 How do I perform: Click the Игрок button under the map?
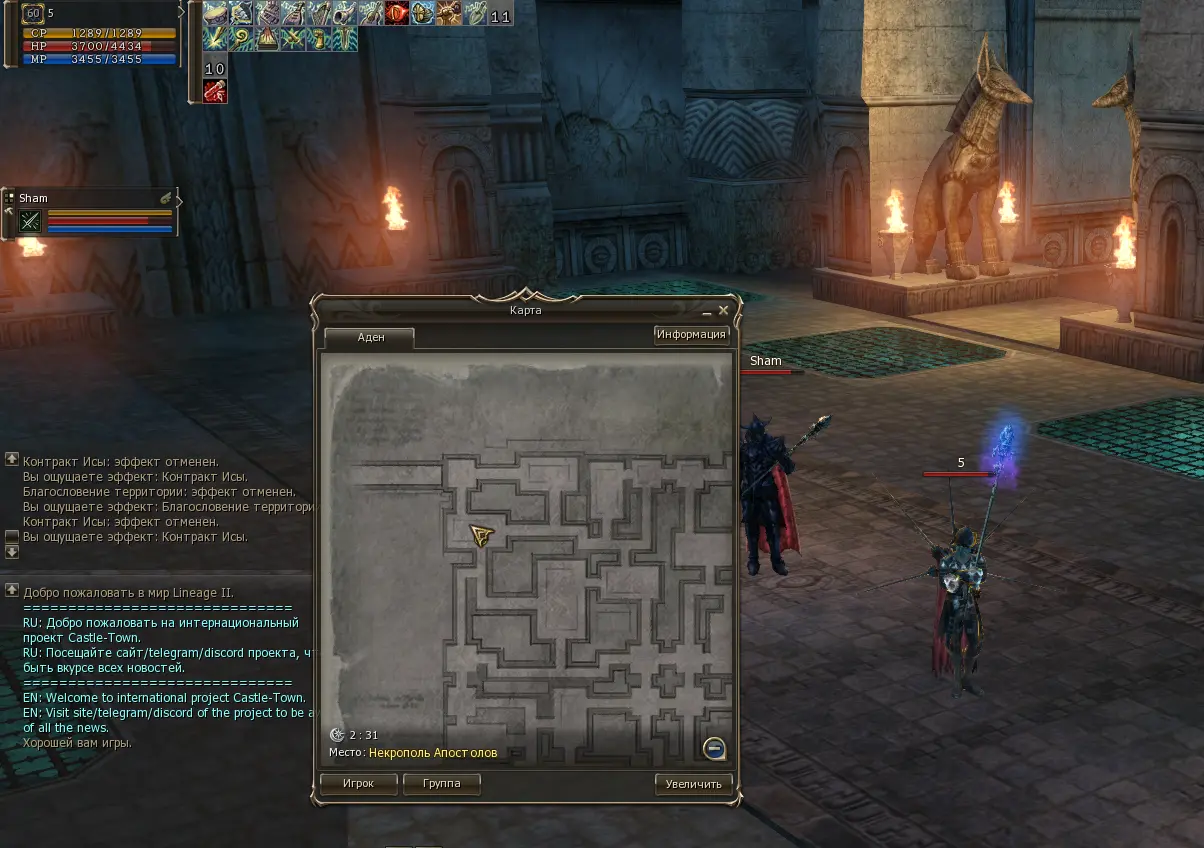click(x=357, y=784)
